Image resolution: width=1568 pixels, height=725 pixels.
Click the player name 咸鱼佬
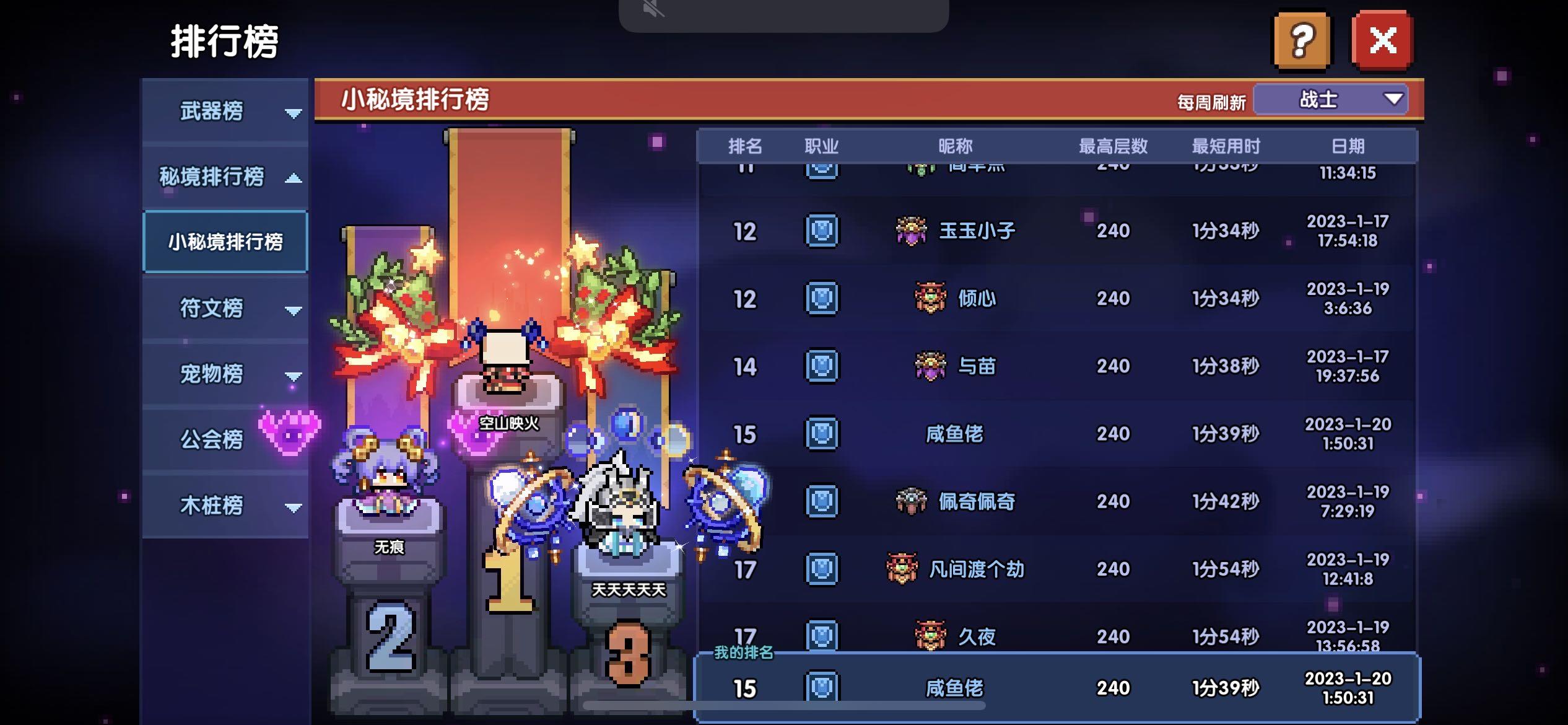[954, 434]
